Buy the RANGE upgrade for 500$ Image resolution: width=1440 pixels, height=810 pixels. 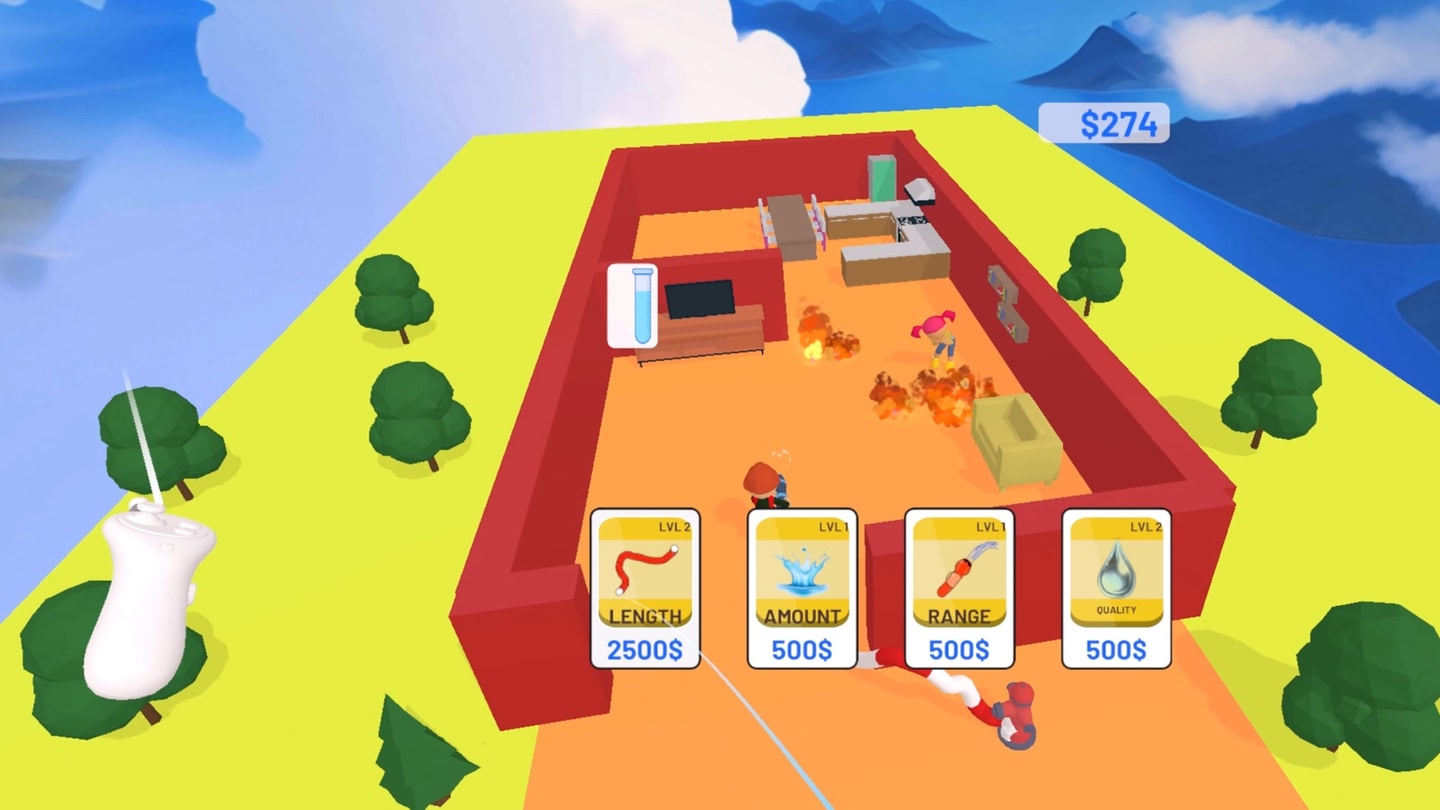957,652
